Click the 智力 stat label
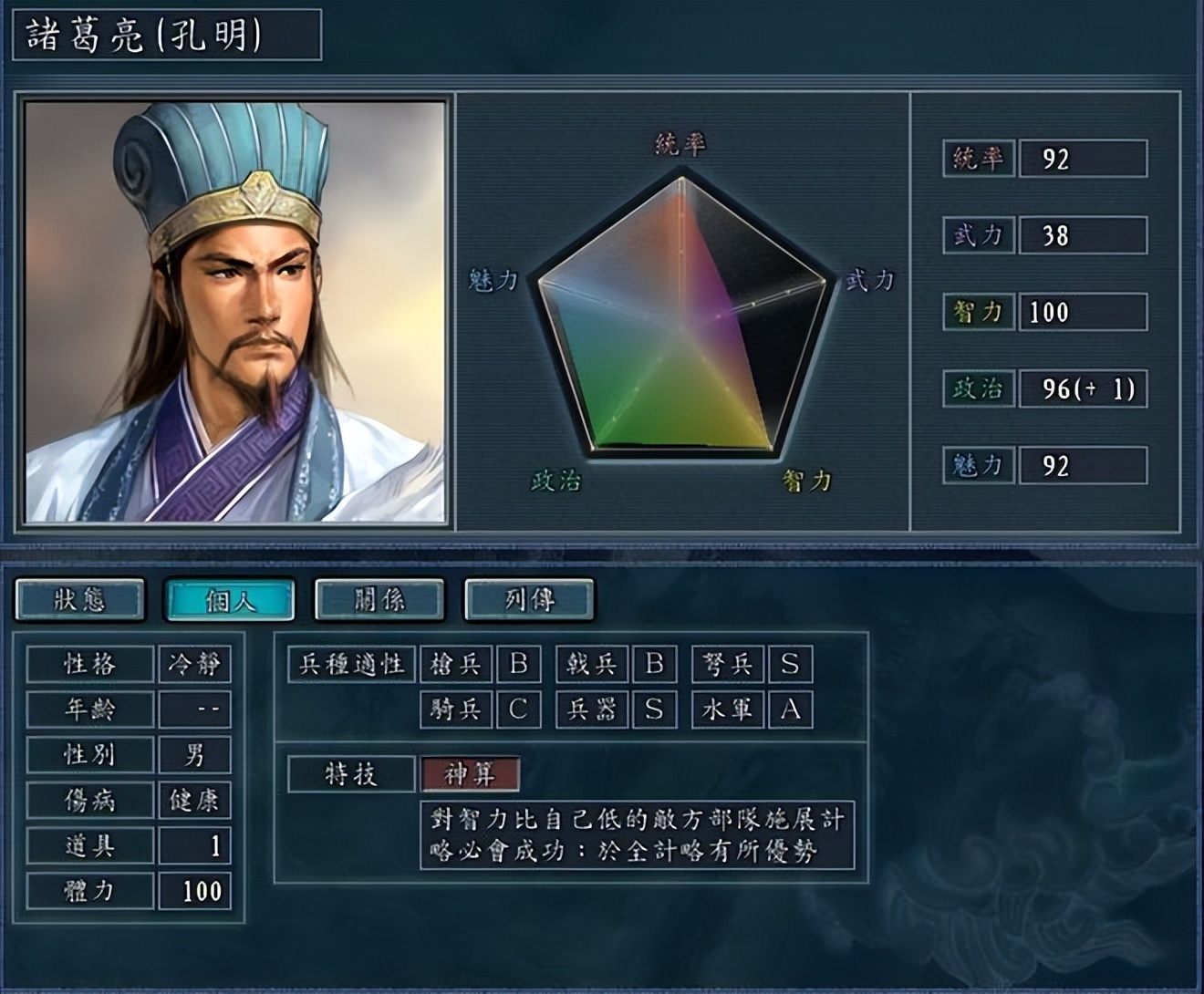Screen dimensions: 1204x994 coord(978,313)
